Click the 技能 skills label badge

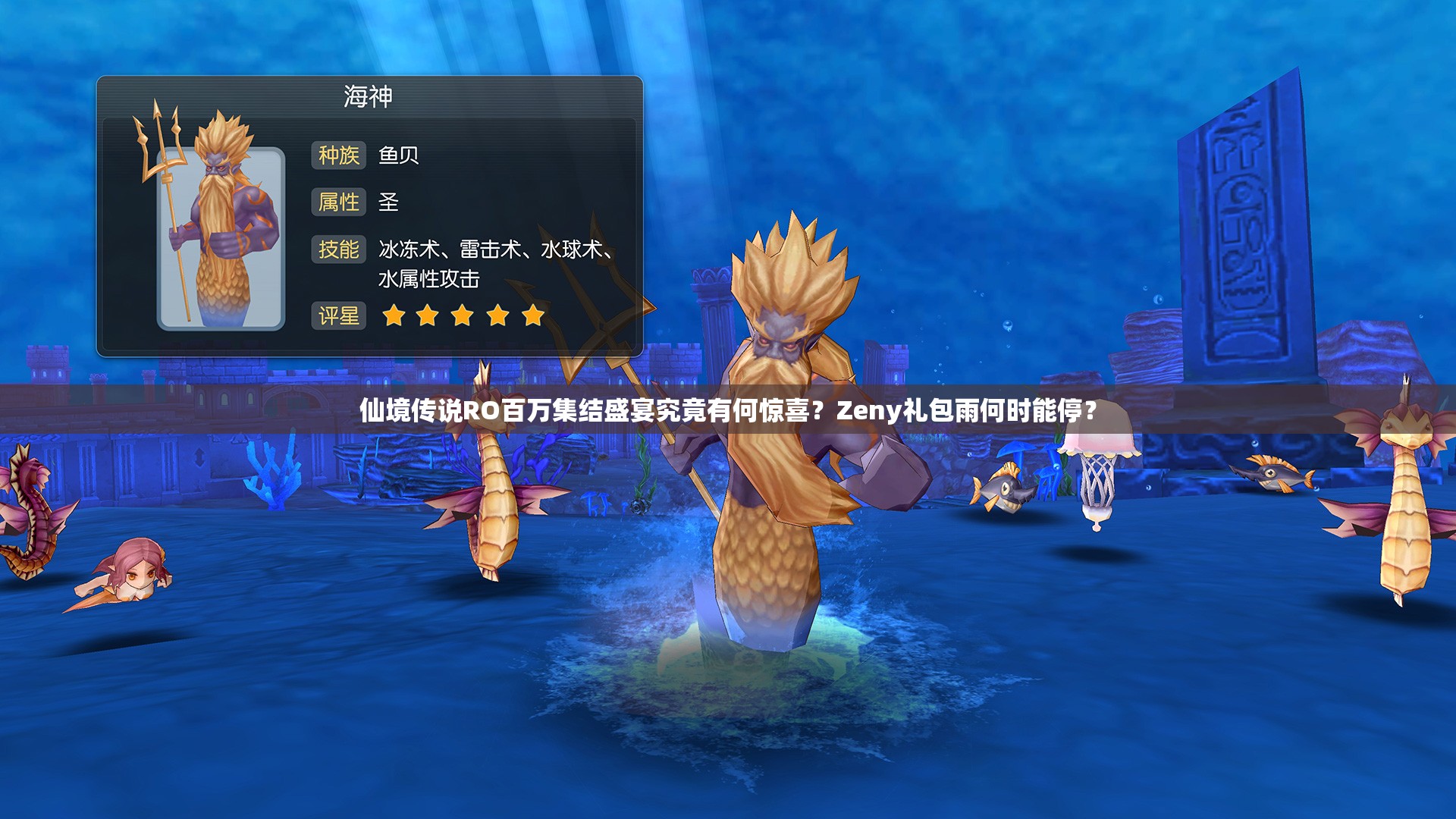(339, 250)
